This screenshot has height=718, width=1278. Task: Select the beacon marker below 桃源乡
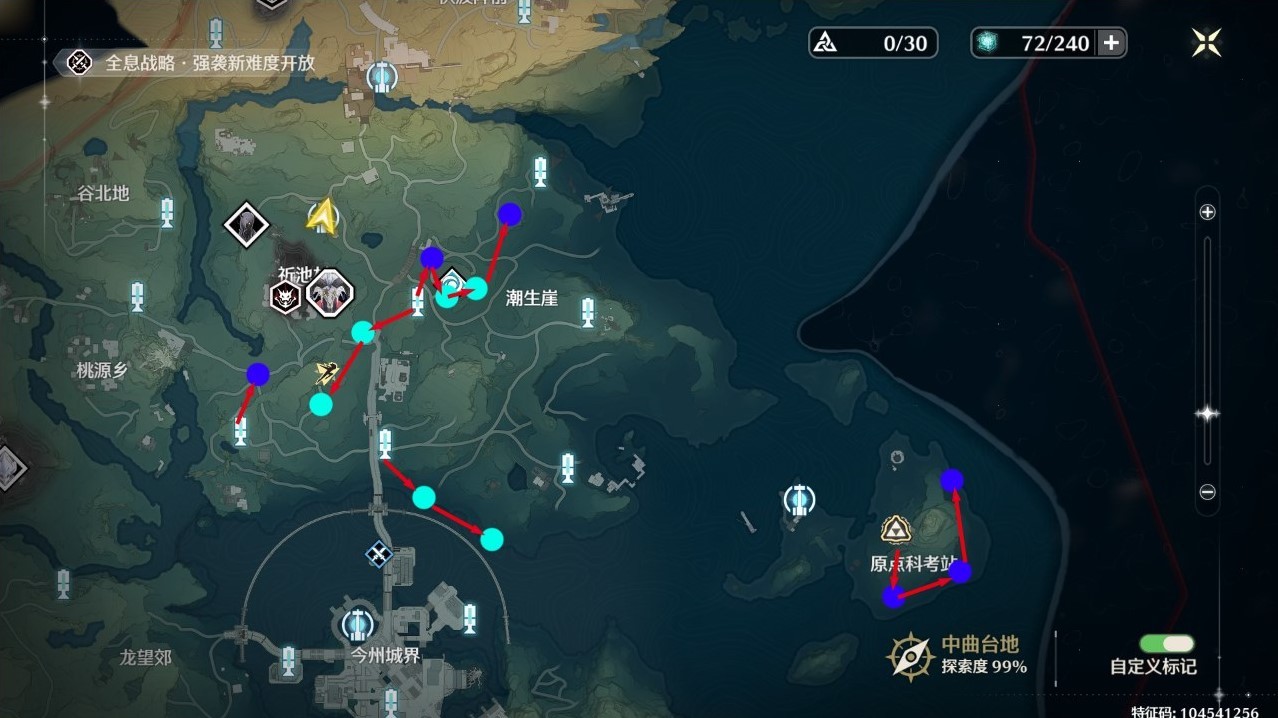[240, 432]
